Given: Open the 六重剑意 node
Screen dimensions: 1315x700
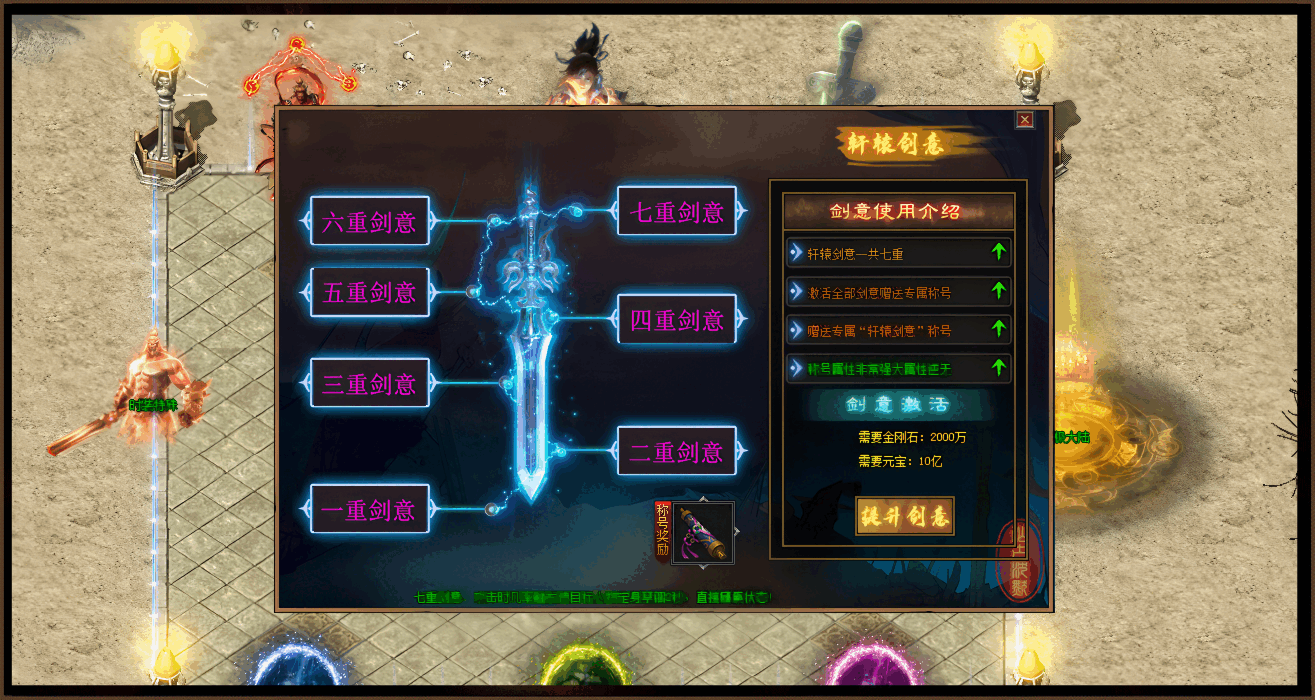Looking at the screenshot, I should [x=370, y=221].
